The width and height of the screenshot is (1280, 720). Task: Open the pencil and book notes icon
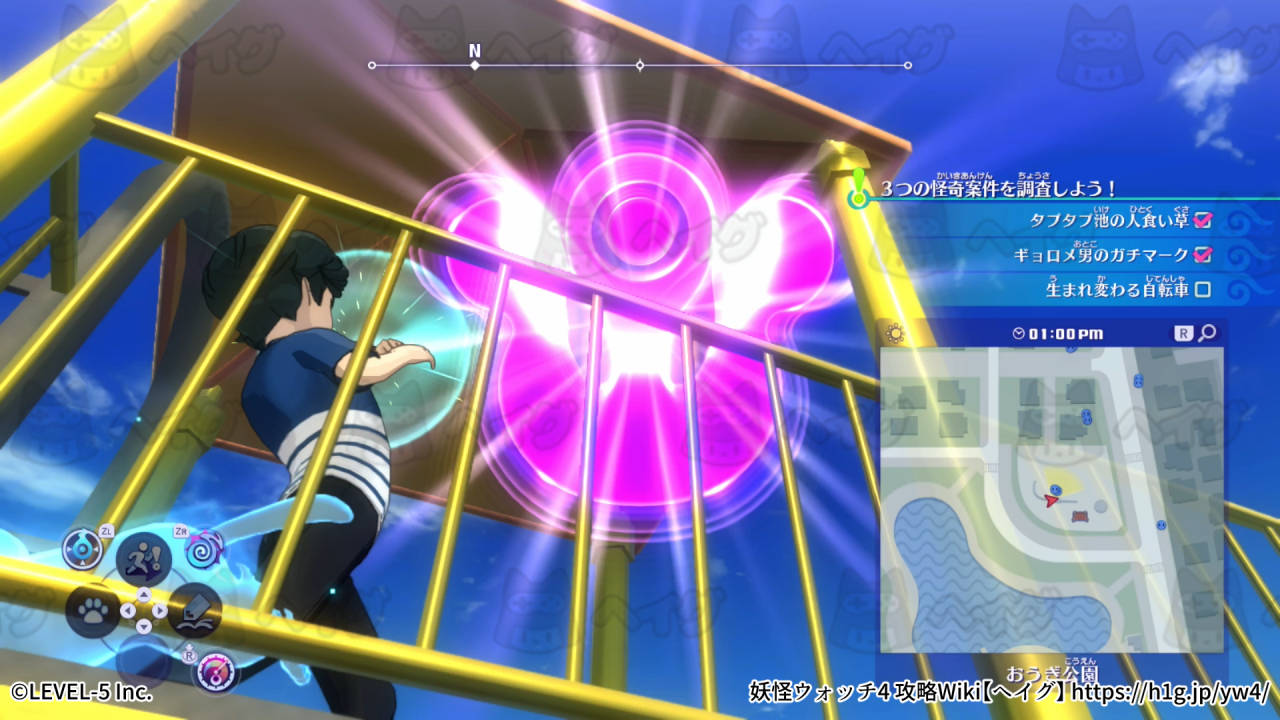[194, 610]
